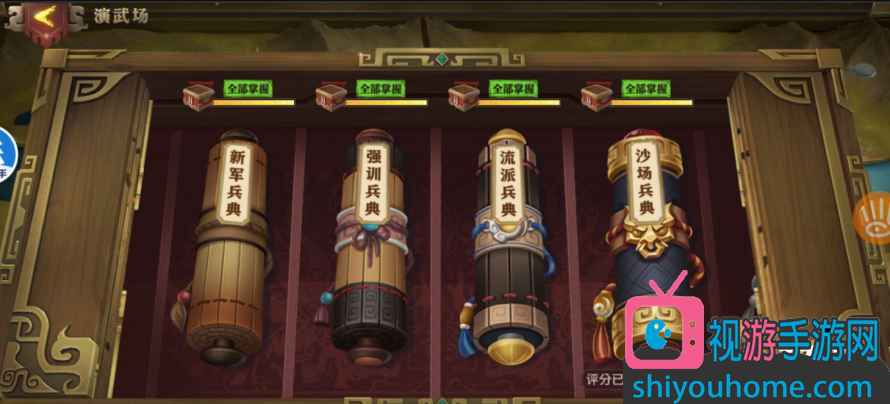Claim the reward chest above 强训兵典

(330, 96)
